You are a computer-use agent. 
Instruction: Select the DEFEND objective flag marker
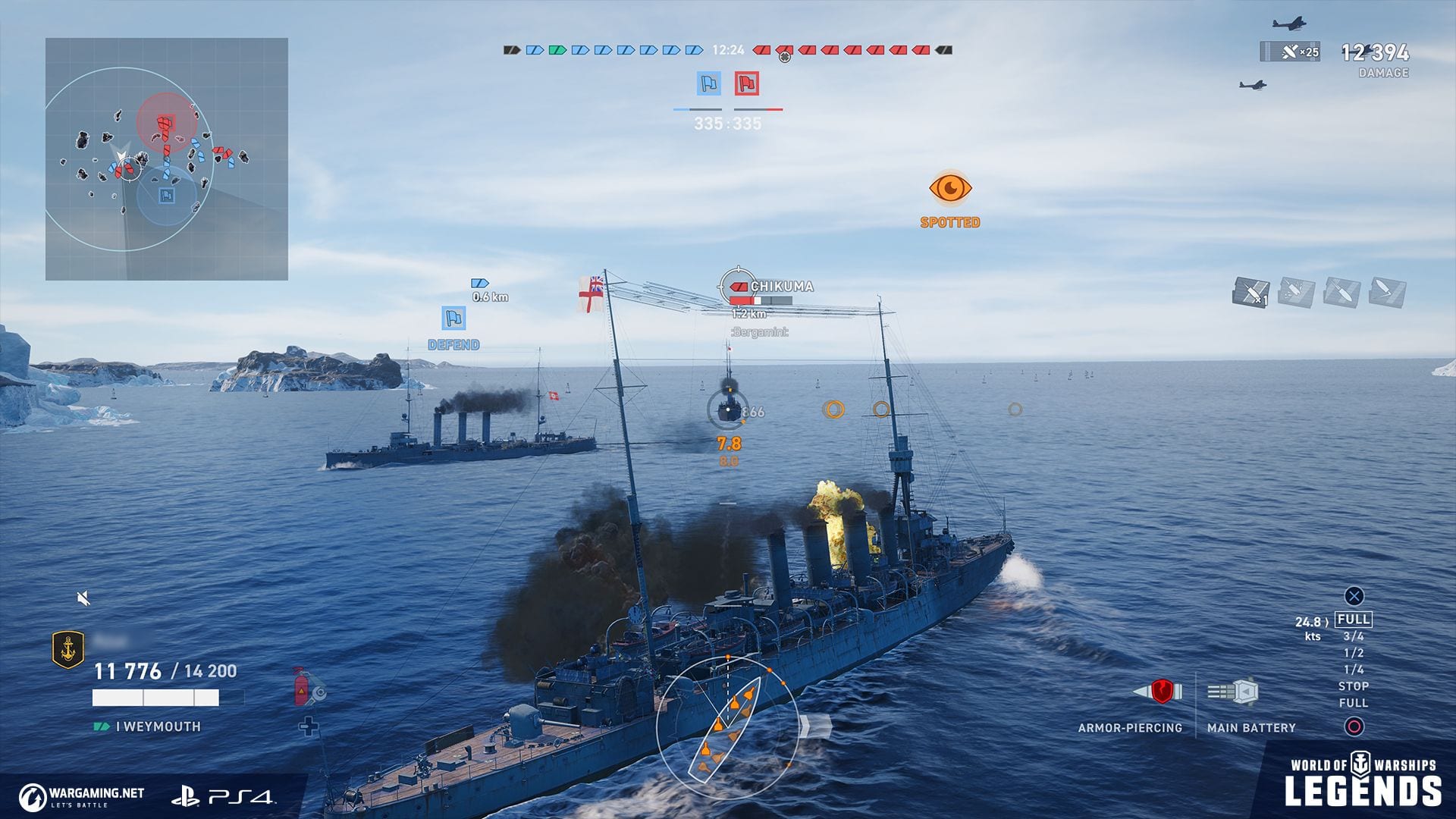[x=453, y=318]
